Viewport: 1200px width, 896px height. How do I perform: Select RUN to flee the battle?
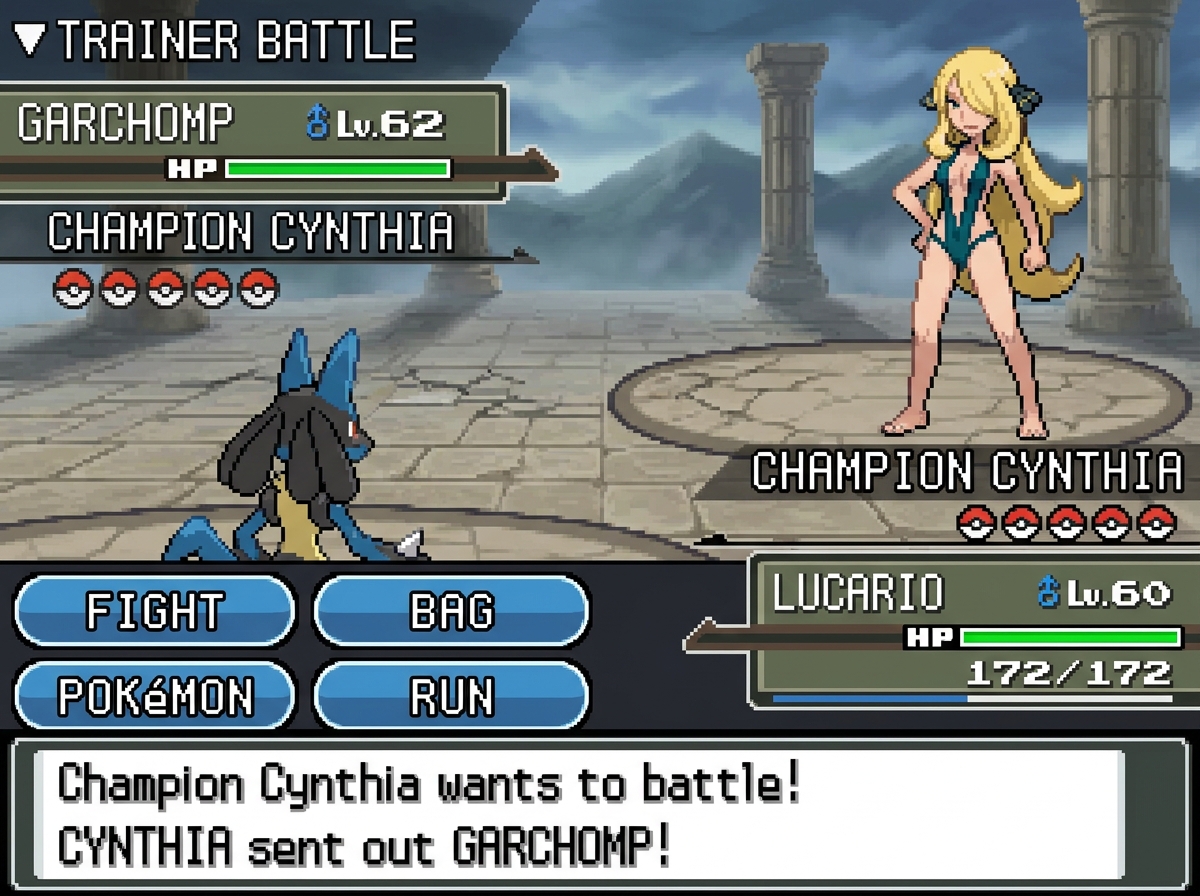coord(451,696)
